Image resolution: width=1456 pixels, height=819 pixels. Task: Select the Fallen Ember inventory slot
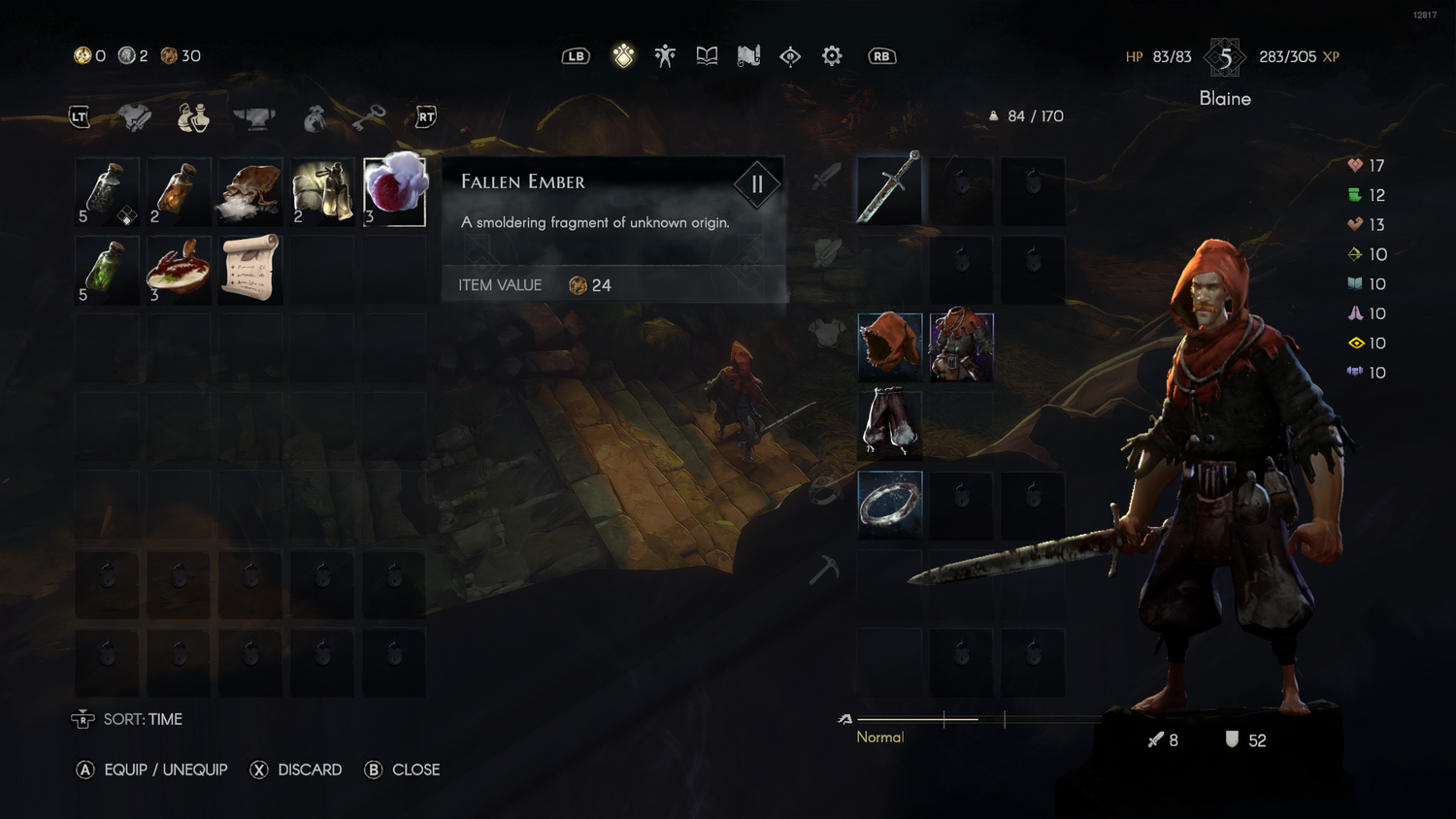pyautogui.click(x=394, y=191)
